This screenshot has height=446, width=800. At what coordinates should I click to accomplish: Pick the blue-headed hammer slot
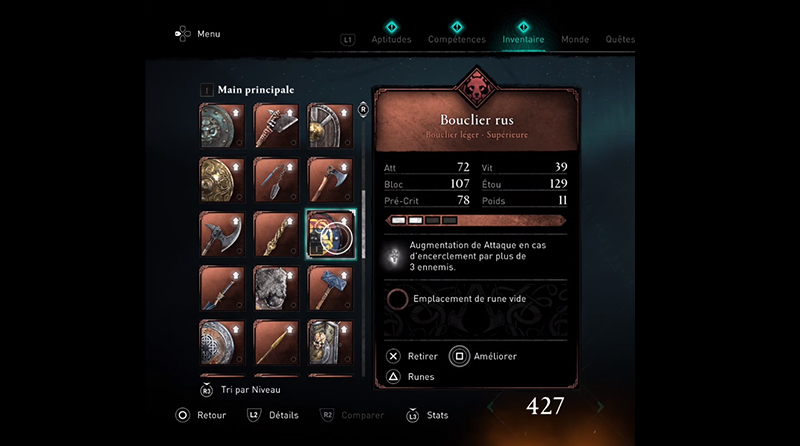click(330, 288)
